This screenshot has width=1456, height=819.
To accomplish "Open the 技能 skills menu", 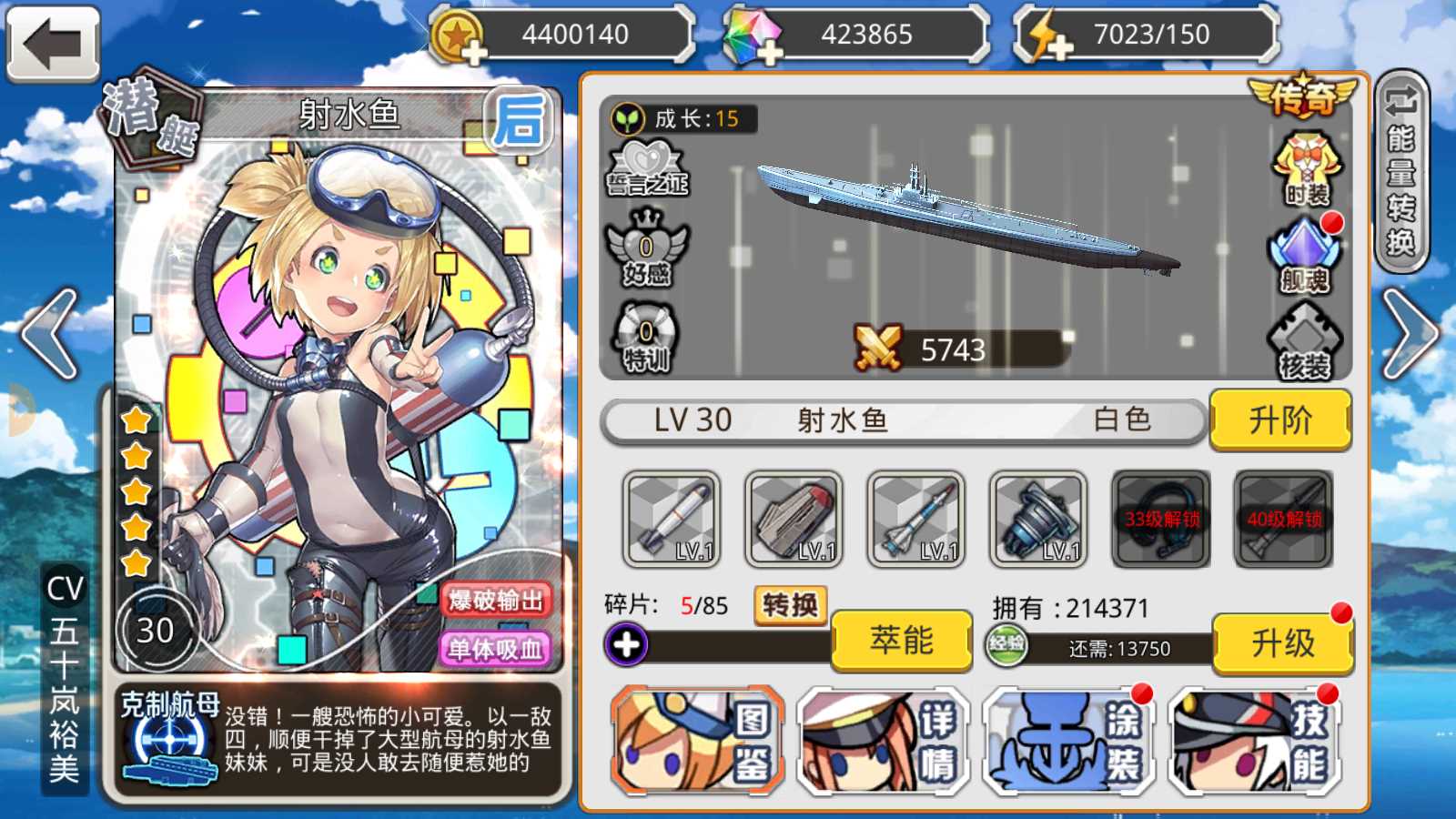I will tap(1255, 742).
